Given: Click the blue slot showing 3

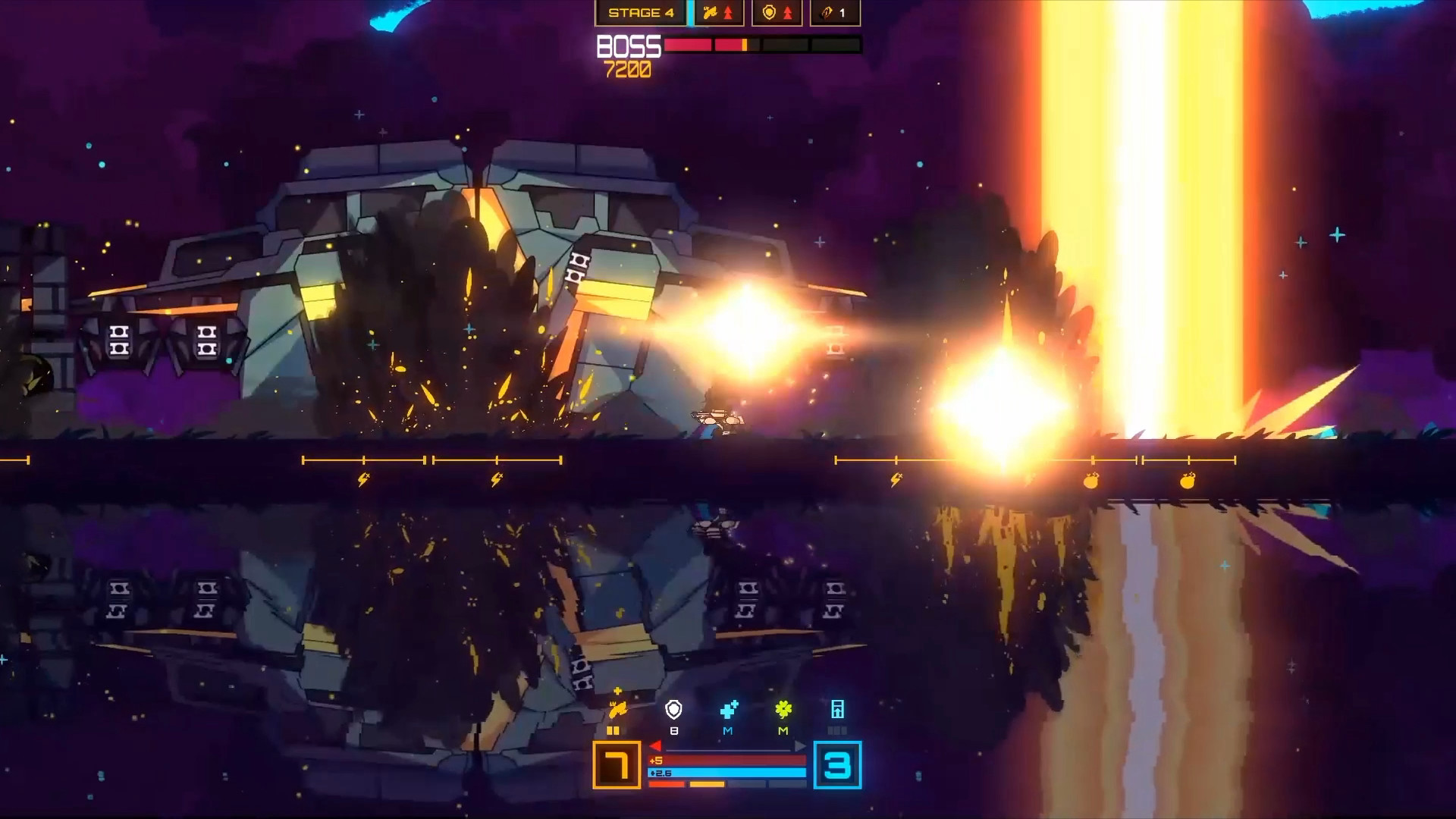Looking at the screenshot, I should pos(837,765).
